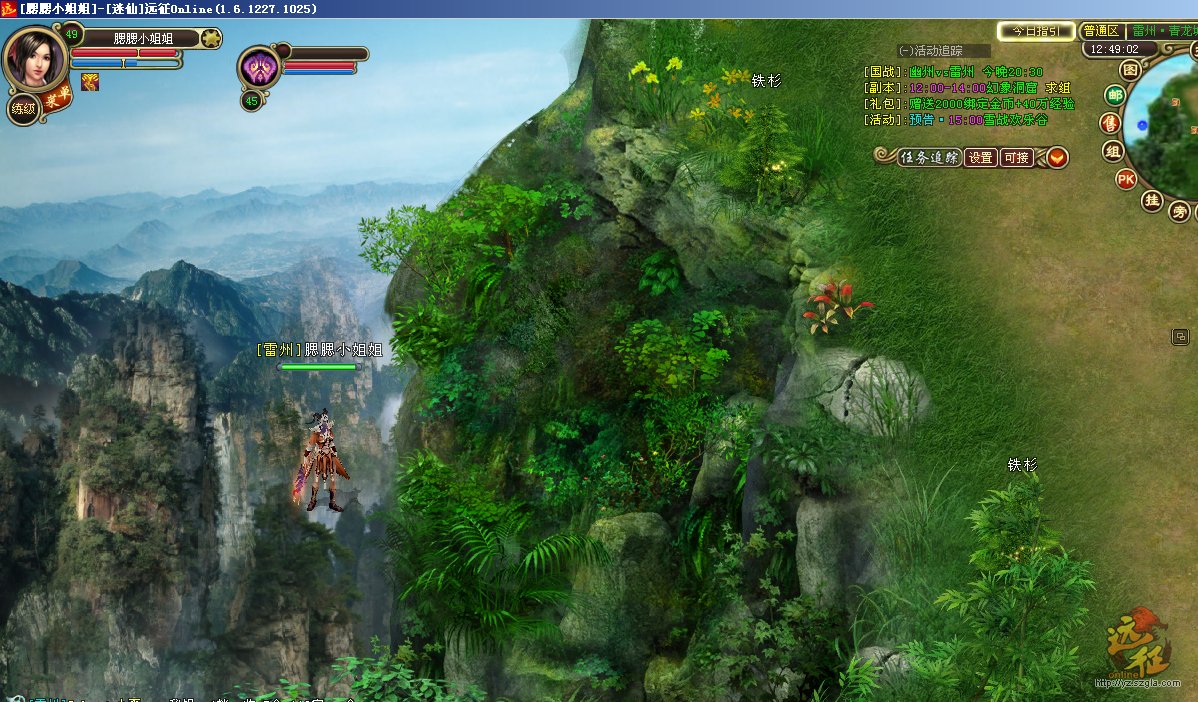Image resolution: width=1198 pixels, height=702 pixels.
Task: Open the map with the 图 button
Action: [1130, 71]
